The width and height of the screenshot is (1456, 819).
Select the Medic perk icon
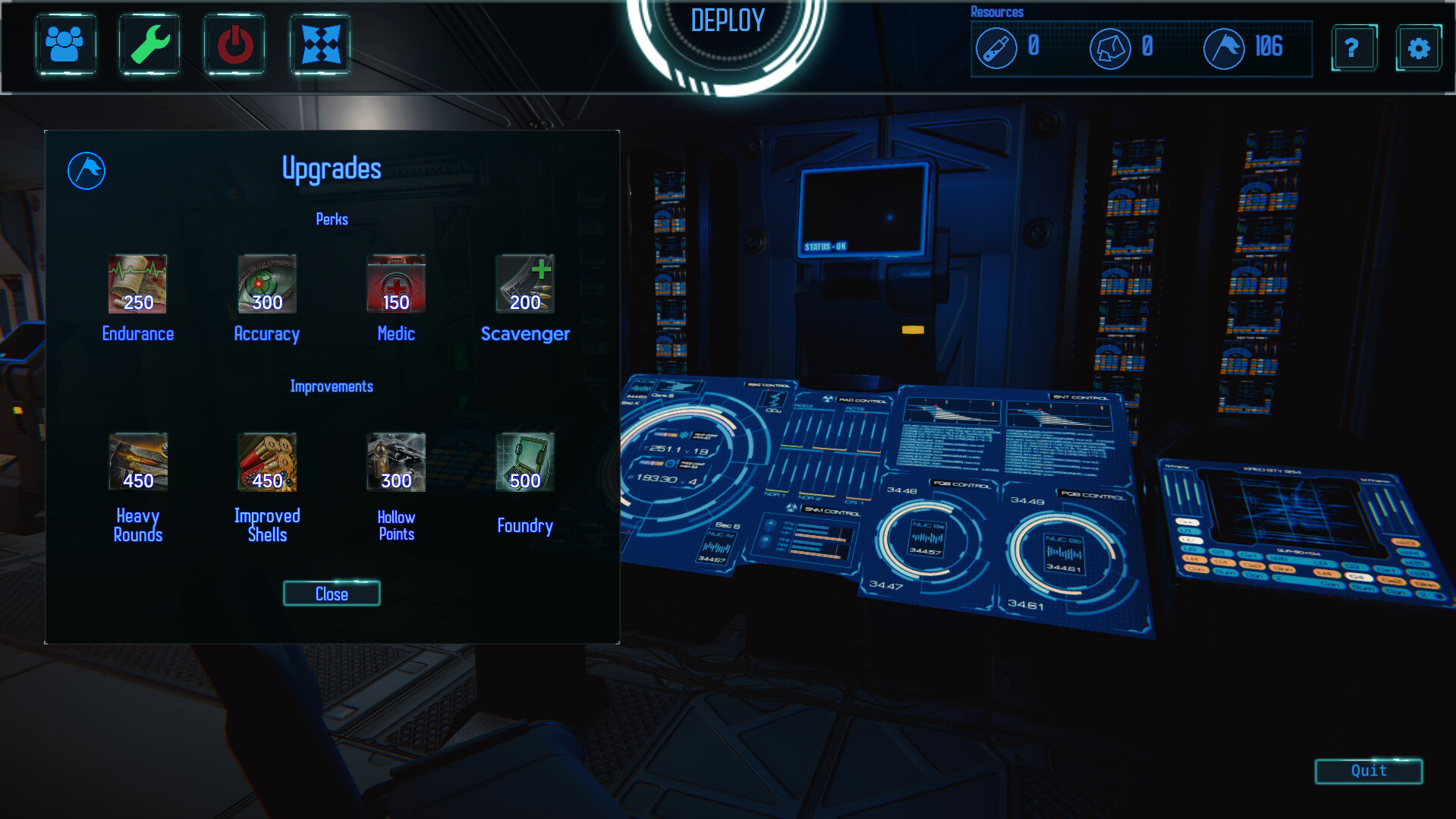pyautogui.click(x=395, y=285)
